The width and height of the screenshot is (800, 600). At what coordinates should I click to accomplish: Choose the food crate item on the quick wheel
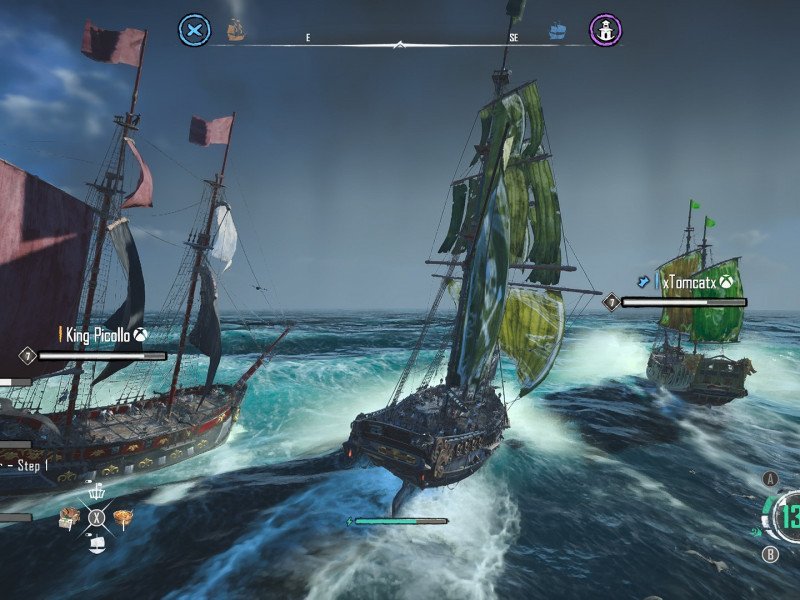tap(69, 517)
